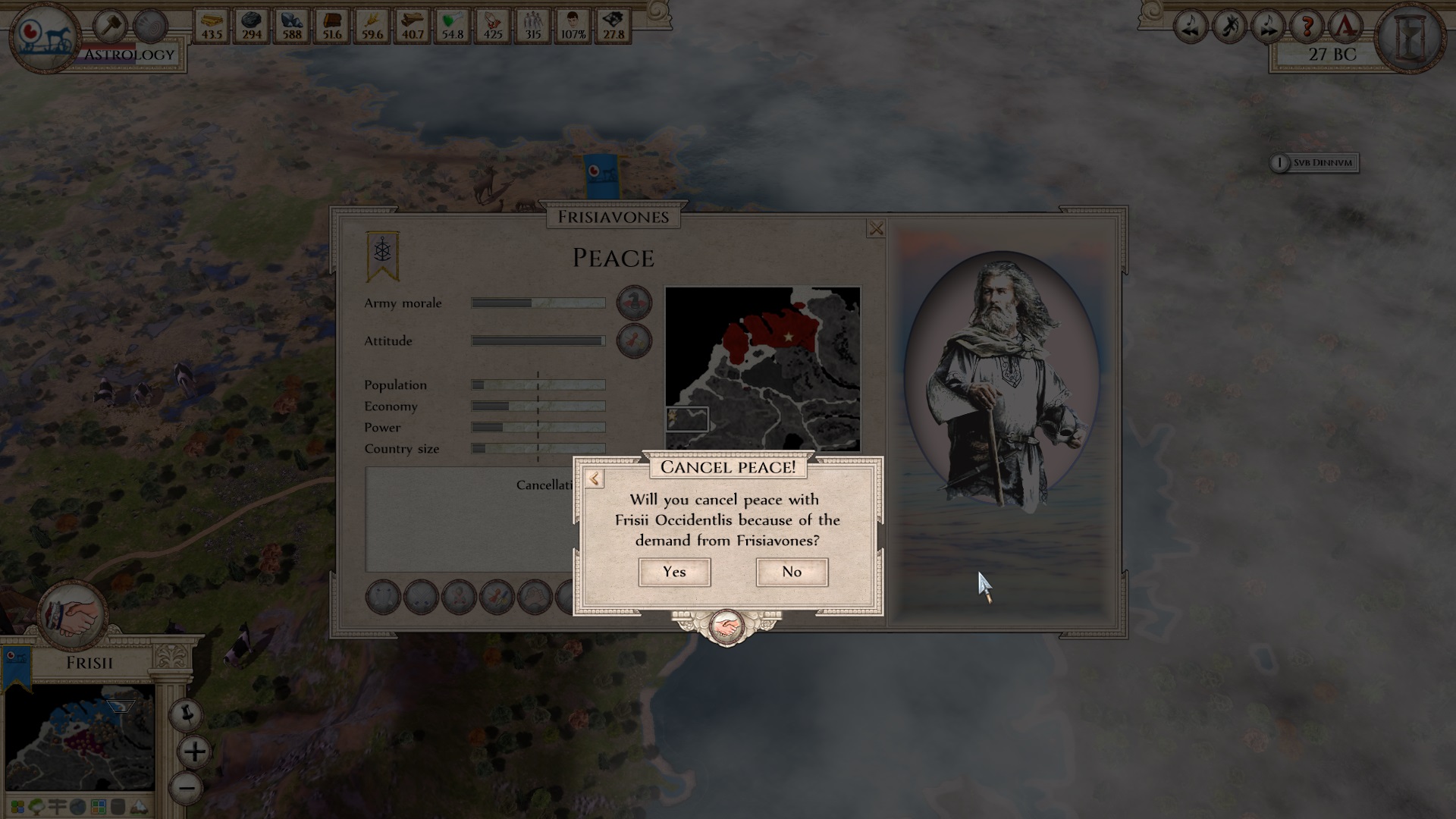Click the pushpin button beside the minimap
The image size is (1456, 819).
coord(187,714)
